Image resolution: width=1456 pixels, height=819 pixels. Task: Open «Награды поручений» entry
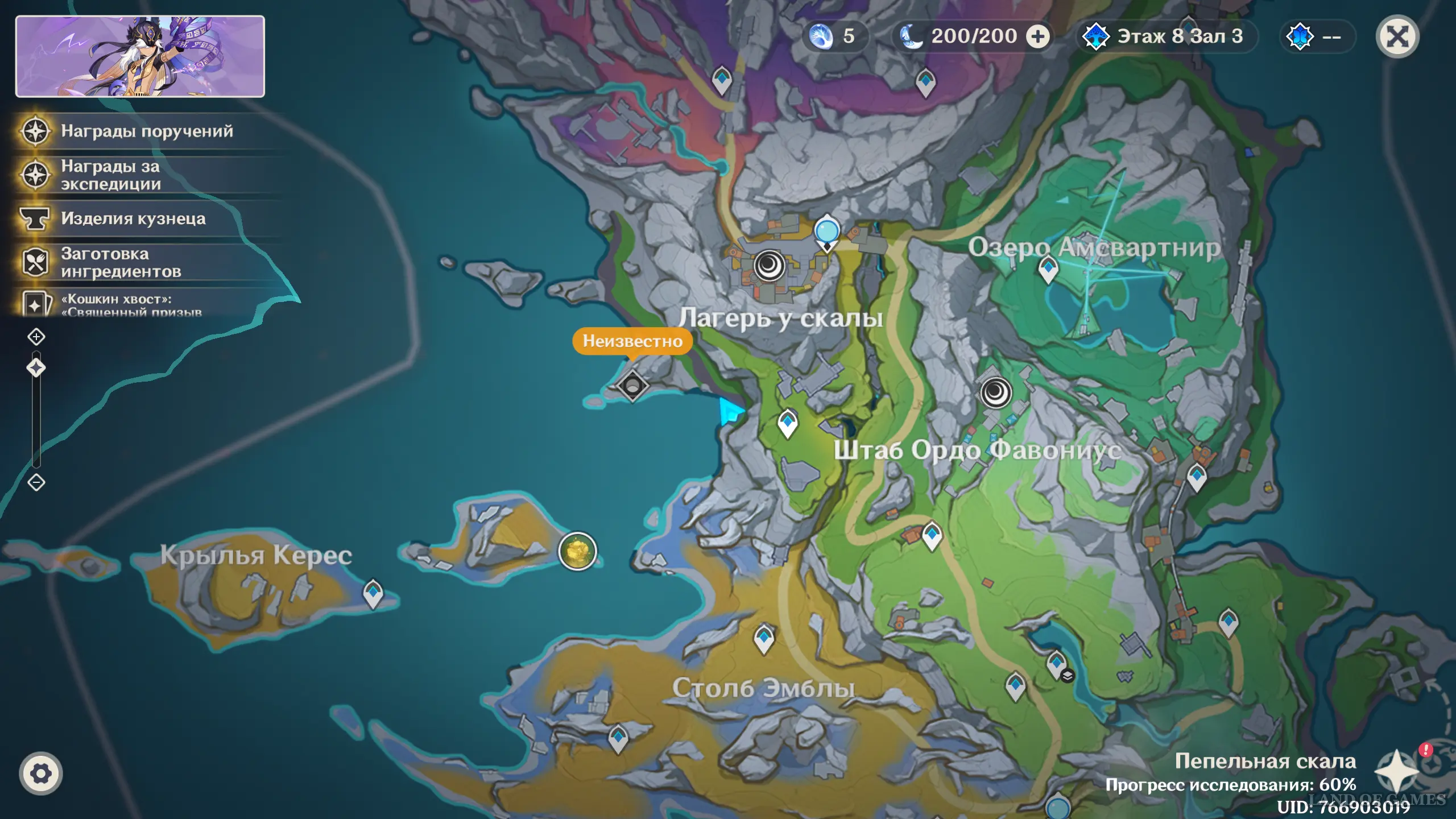click(147, 131)
